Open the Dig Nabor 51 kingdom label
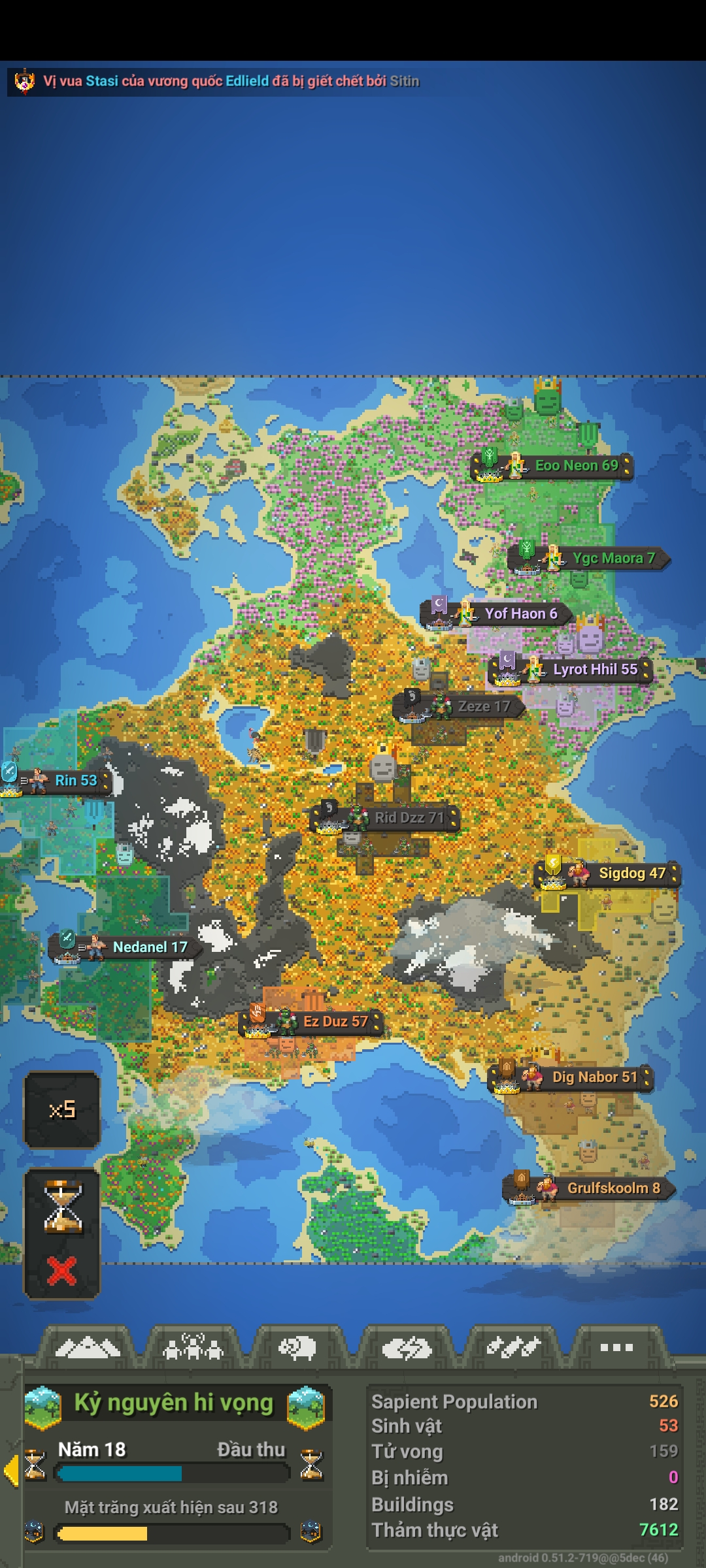Image resolution: width=706 pixels, height=1568 pixels. click(594, 1077)
